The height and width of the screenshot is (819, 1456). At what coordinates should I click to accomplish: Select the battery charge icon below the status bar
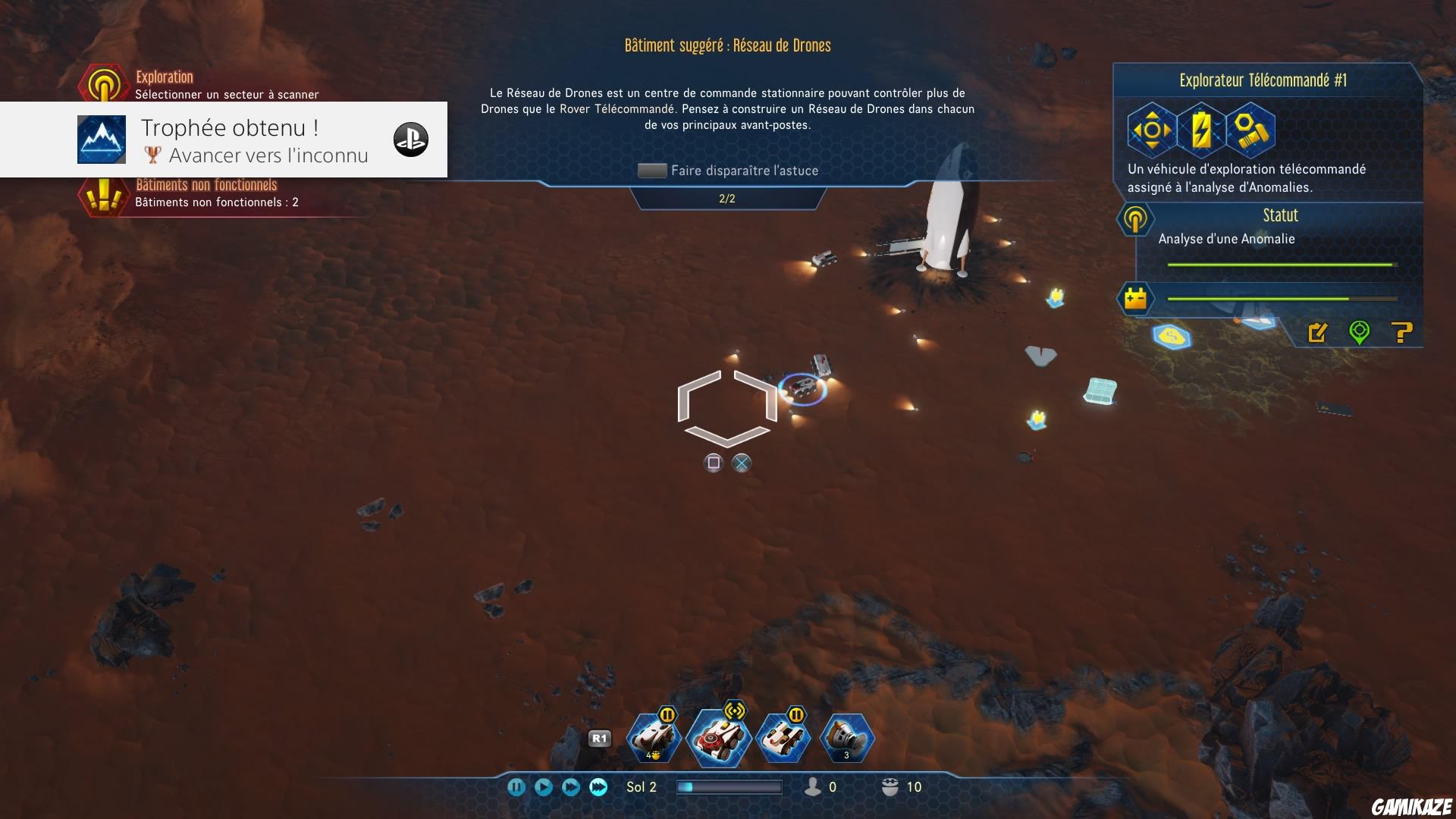(x=1135, y=298)
